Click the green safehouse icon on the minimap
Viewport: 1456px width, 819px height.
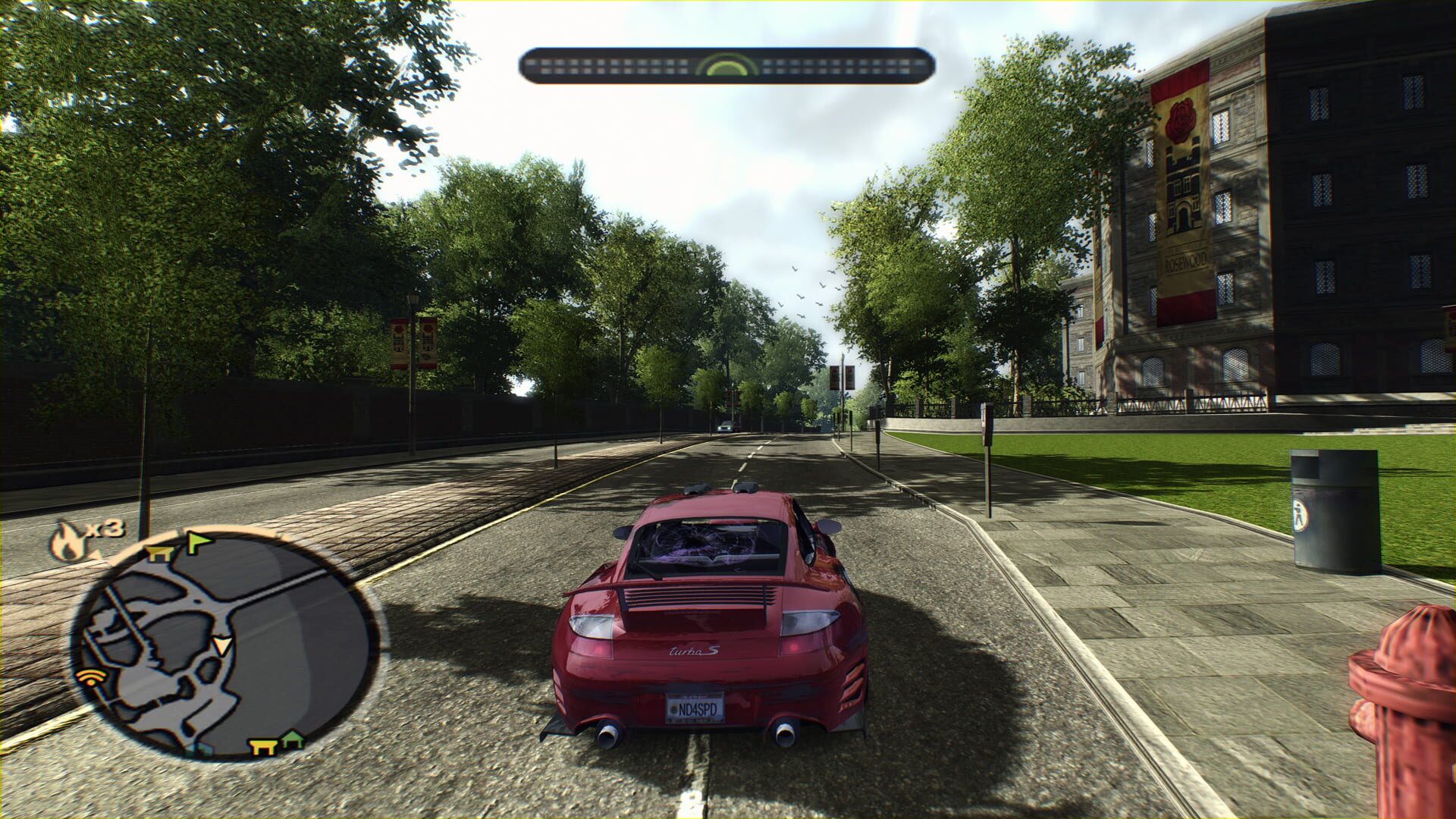coord(293,740)
